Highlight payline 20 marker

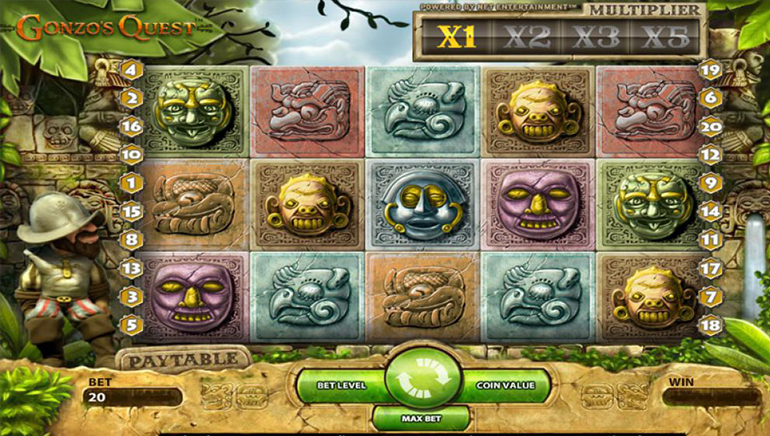point(711,126)
